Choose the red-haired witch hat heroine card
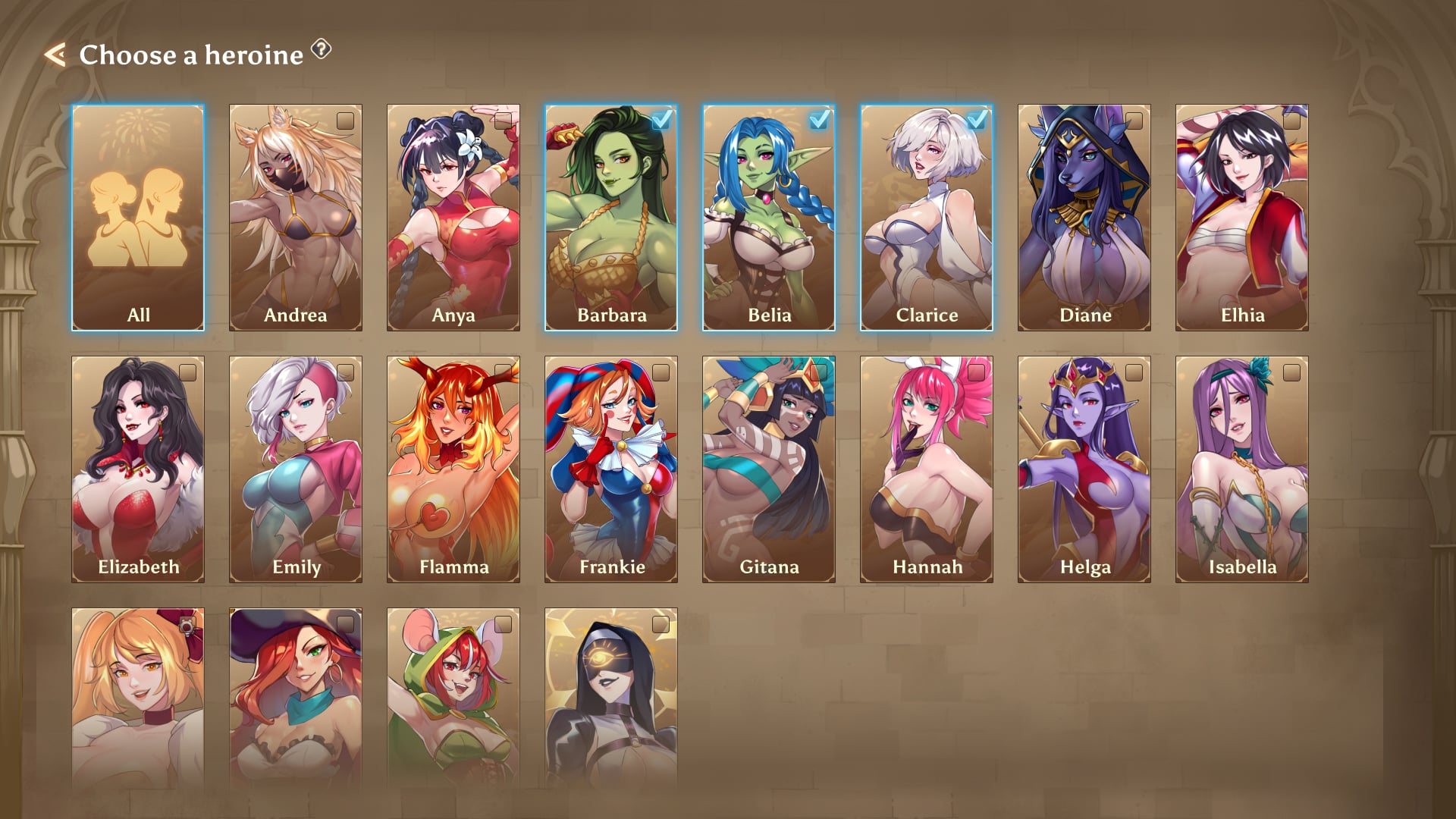Screen dimensions: 1456x819 pyautogui.click(x=296, y=698)
